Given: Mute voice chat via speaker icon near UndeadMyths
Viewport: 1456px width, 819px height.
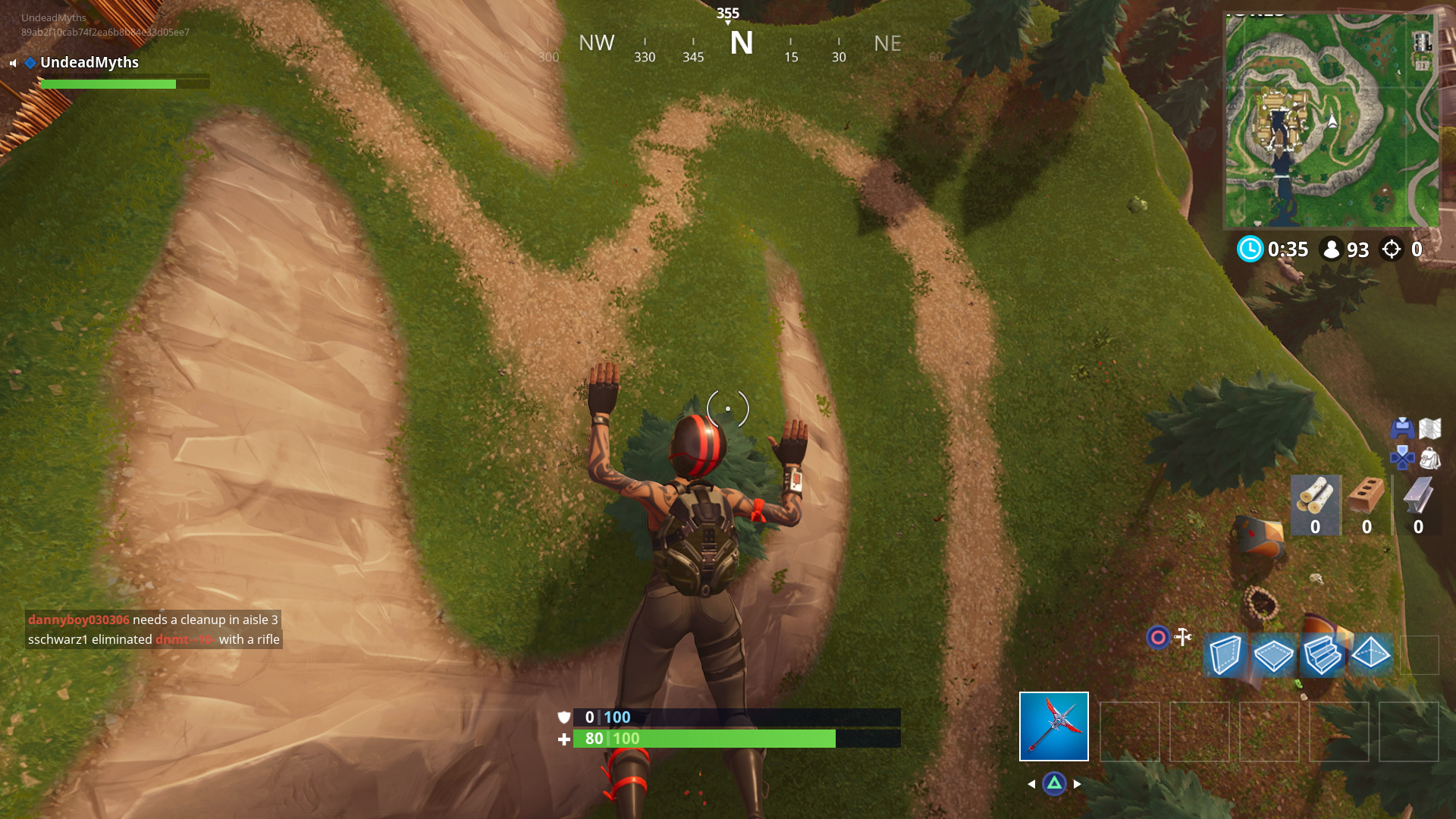Looking at the screenshot, I should [x=12, y=63].
